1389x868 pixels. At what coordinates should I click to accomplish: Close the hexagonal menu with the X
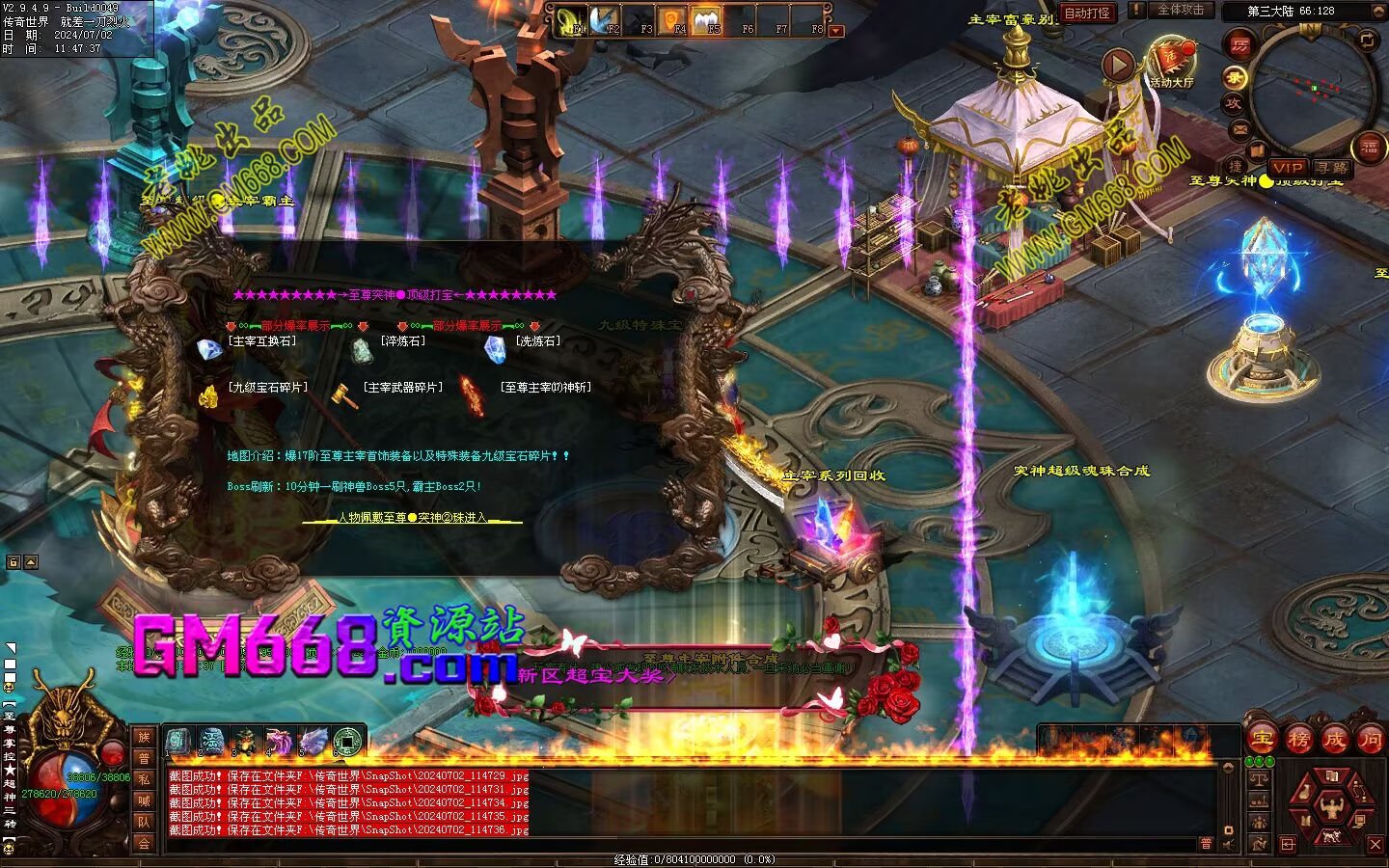(x=1375, y=844)
